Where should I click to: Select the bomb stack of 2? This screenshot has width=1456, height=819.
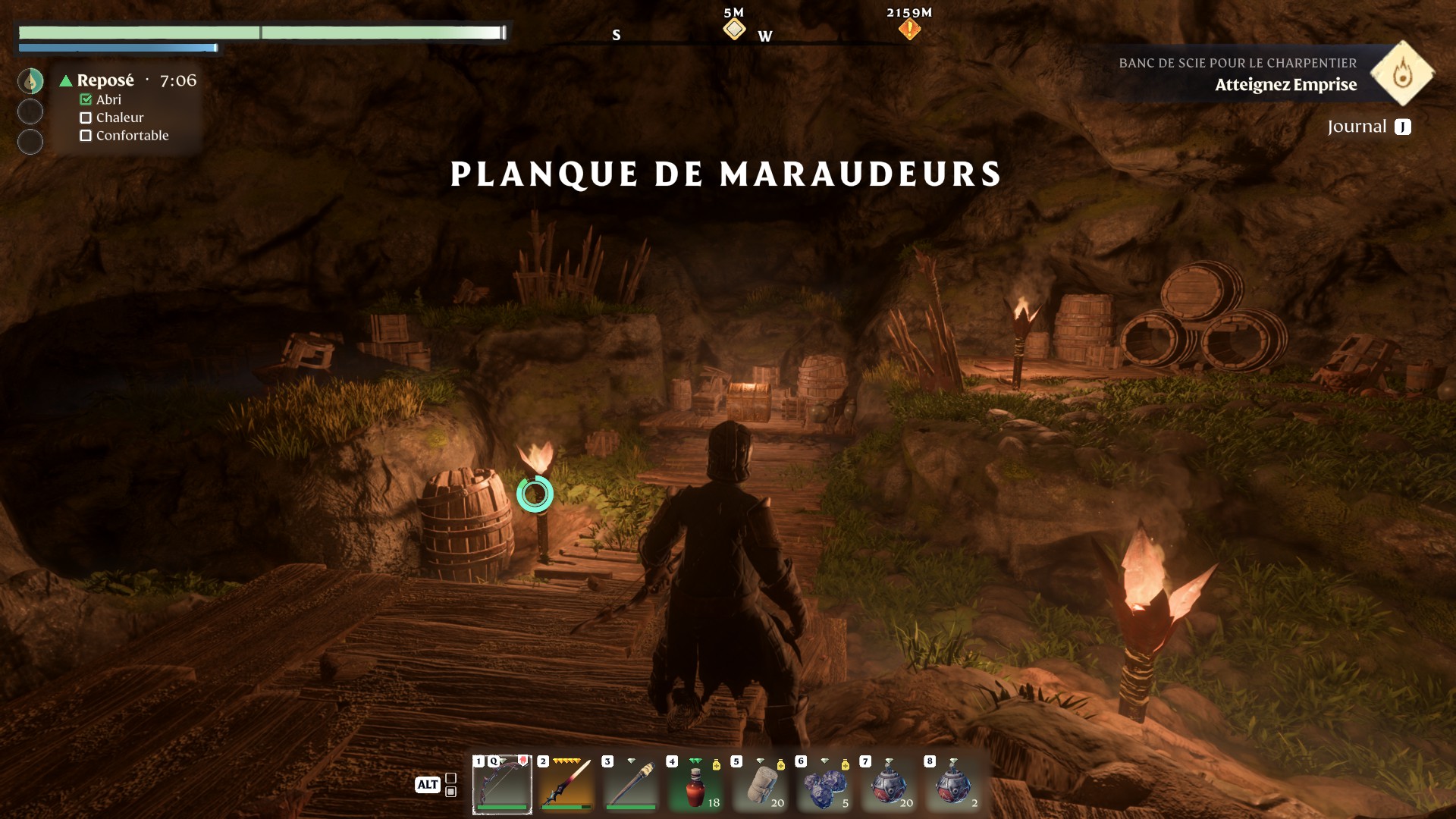[x=953, y=785]
